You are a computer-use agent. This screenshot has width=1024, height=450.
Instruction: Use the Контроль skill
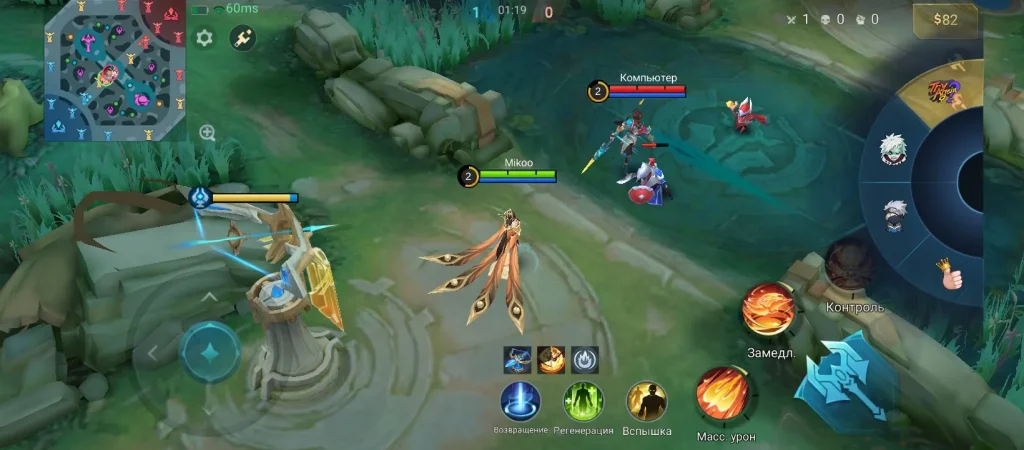851,265
